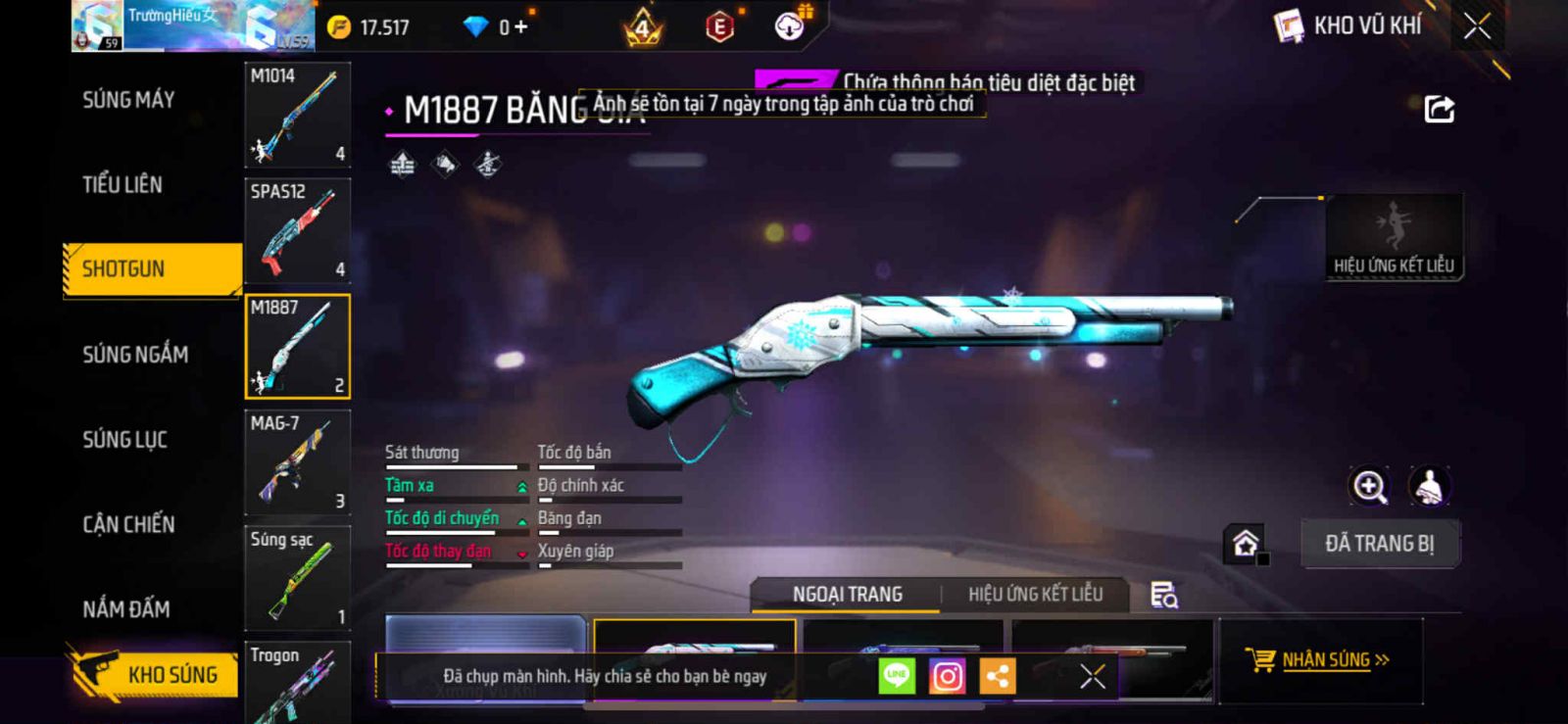Select the Súng sạc weapon thumbnail
Image resolution: width=1568 pixels, height=724 pixels.
coord(297,578)
